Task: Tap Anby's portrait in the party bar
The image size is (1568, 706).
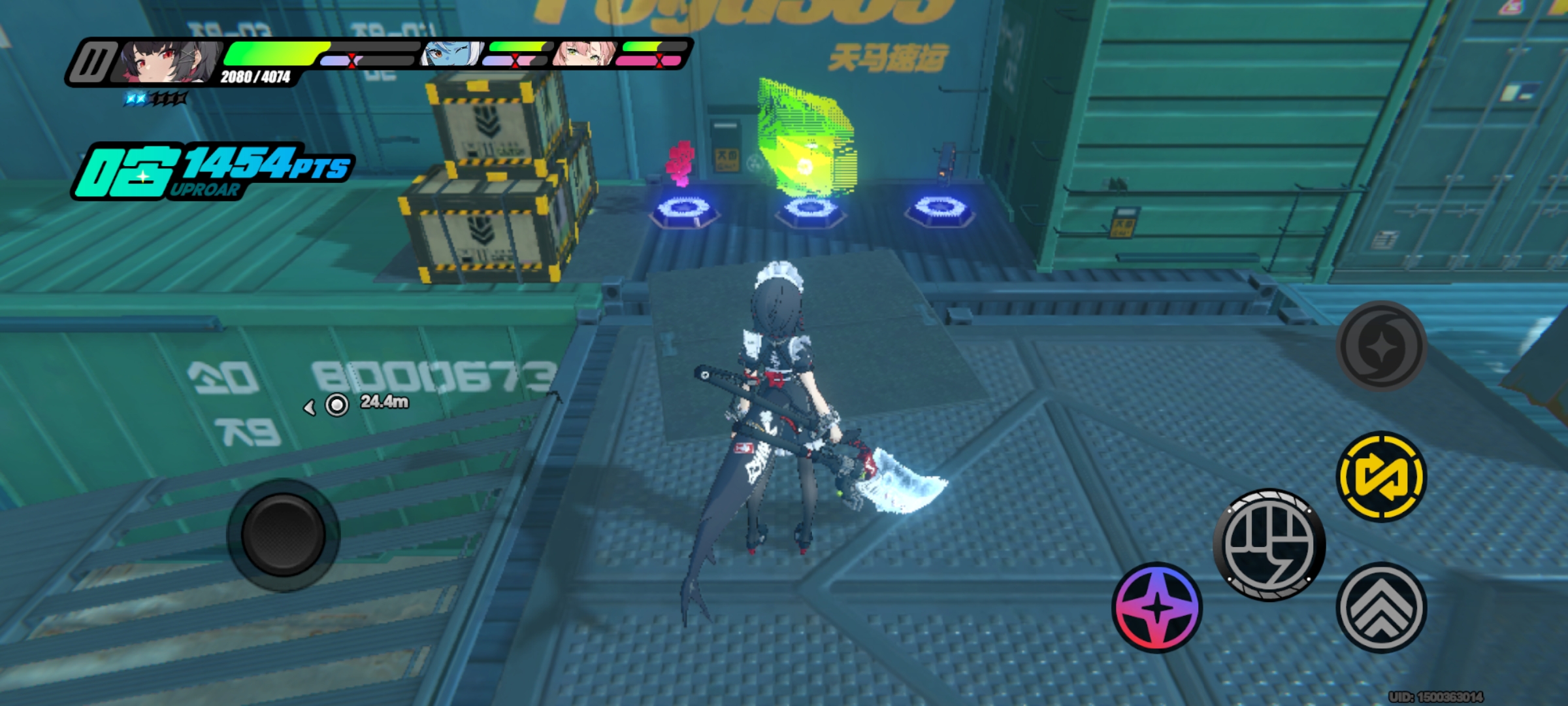Action: point(449,52)
